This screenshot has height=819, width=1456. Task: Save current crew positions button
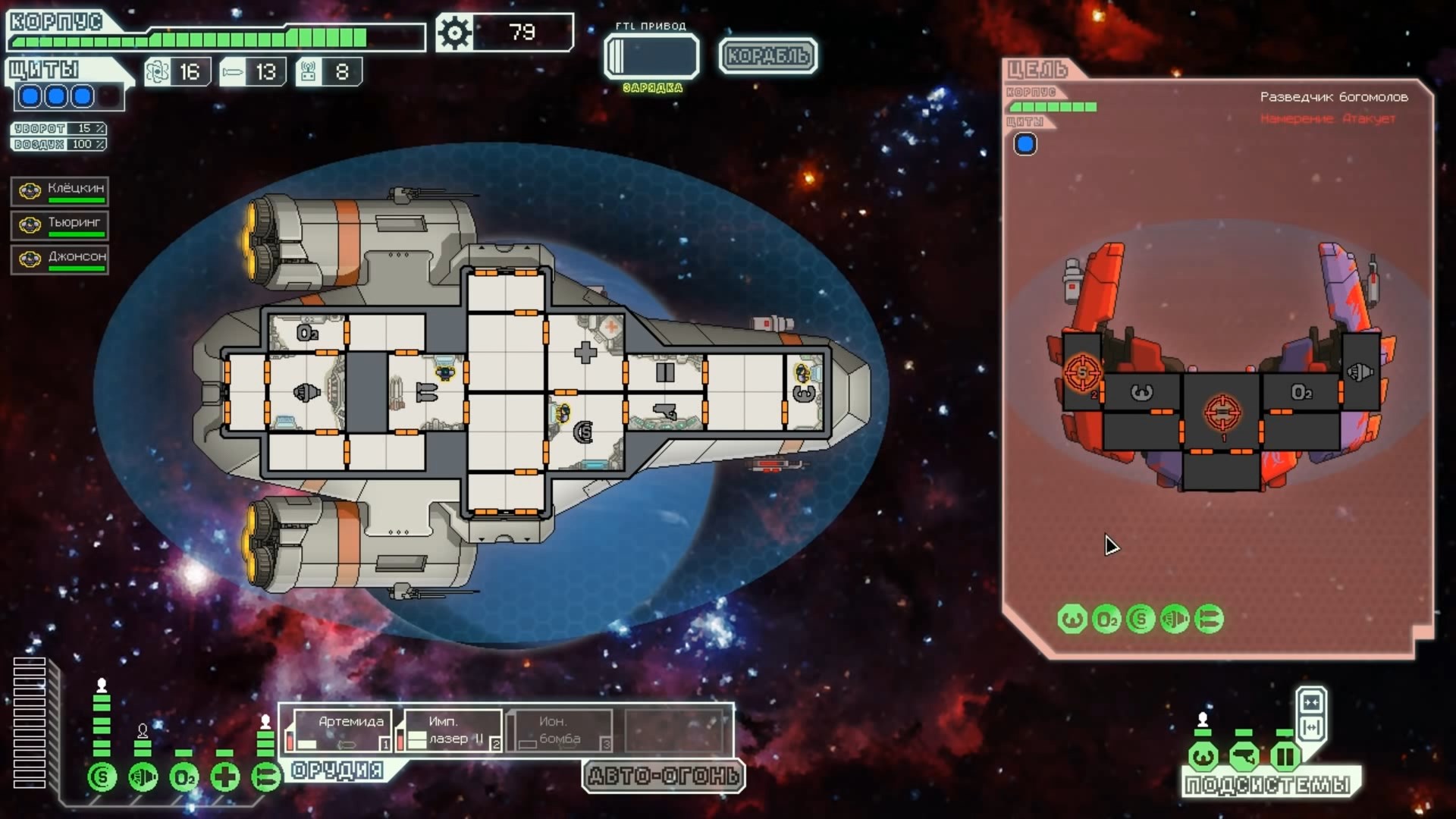click(x=1311, y=701)
